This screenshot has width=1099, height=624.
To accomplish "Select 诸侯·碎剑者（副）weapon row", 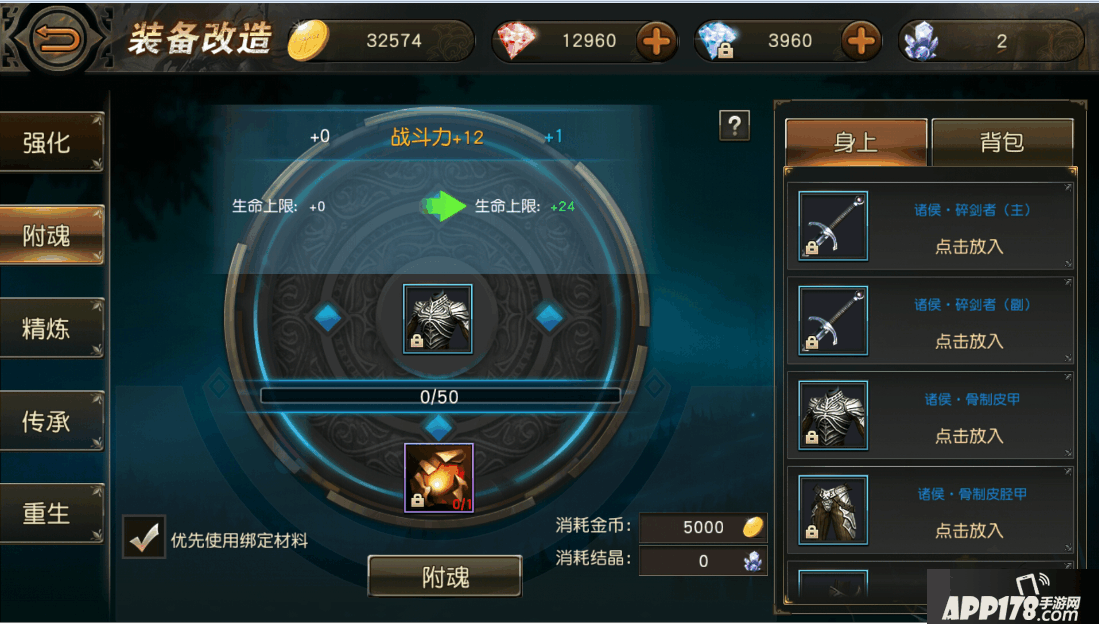I will [x=930, y=322].
